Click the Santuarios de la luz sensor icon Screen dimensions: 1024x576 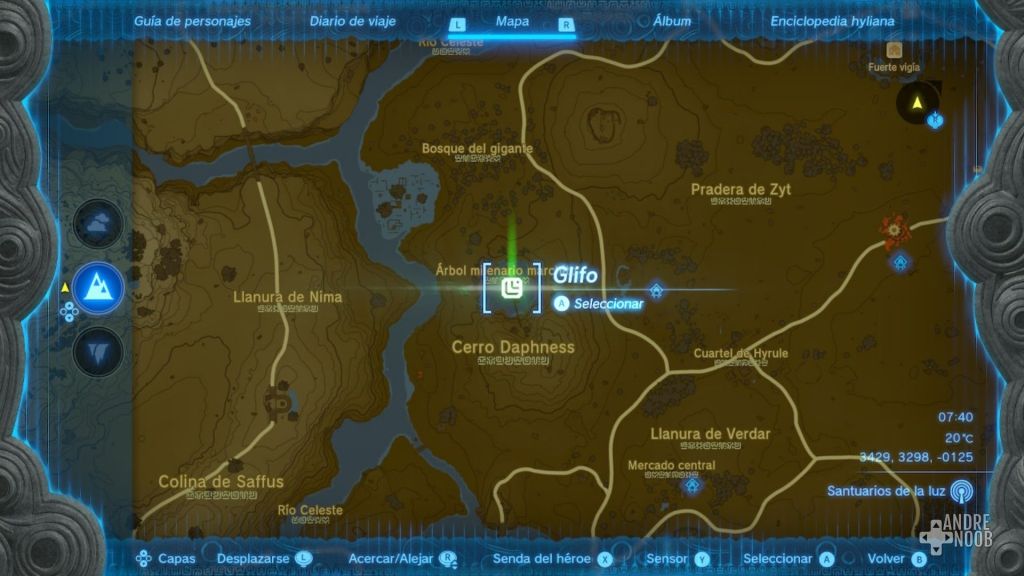coord(961,491)
